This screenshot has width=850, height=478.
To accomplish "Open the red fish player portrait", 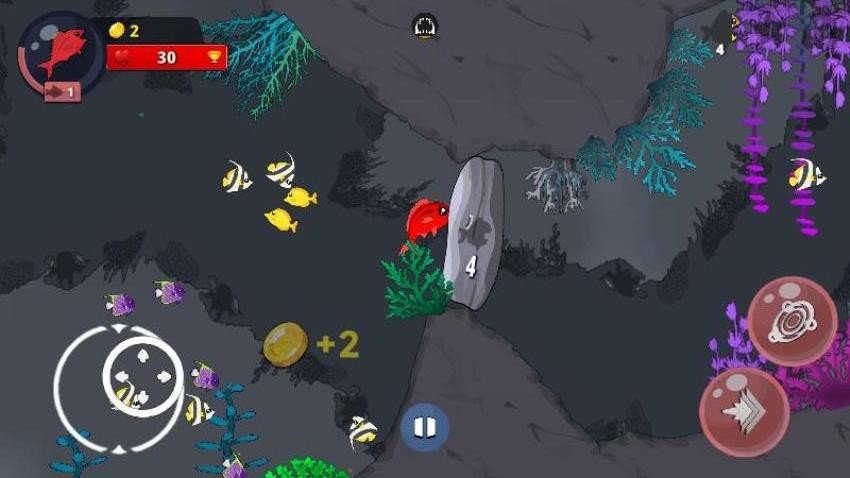I will point(61,54).
